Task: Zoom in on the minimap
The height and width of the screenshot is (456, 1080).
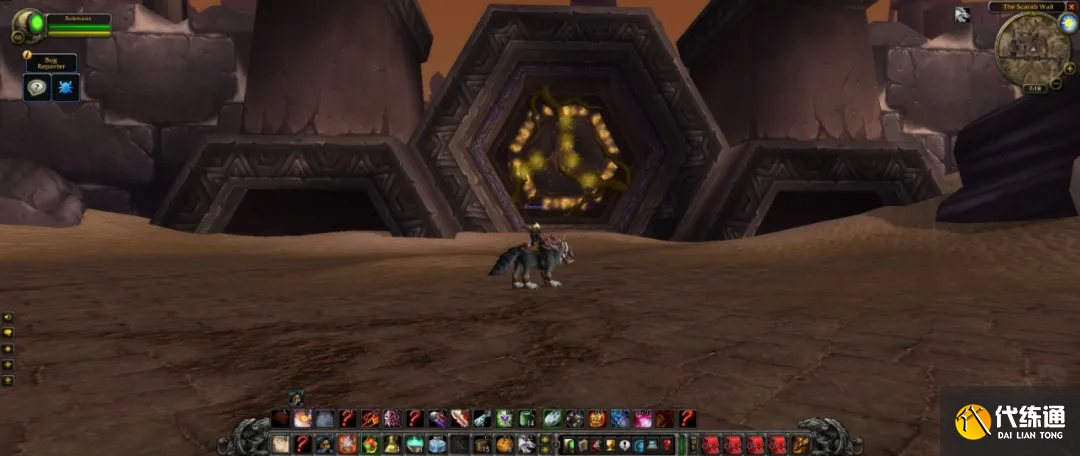Action: [x=1069, y=68]
